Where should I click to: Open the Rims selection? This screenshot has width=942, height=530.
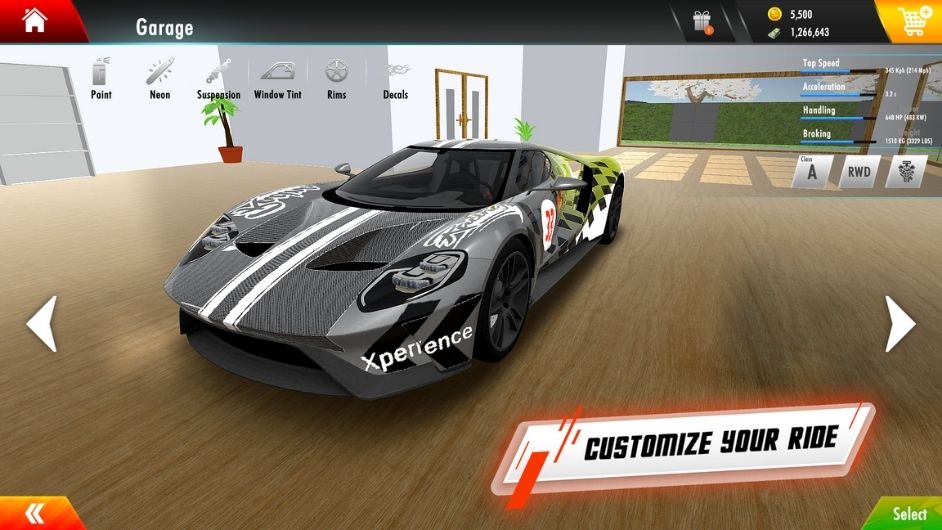(x=336, y=78)
